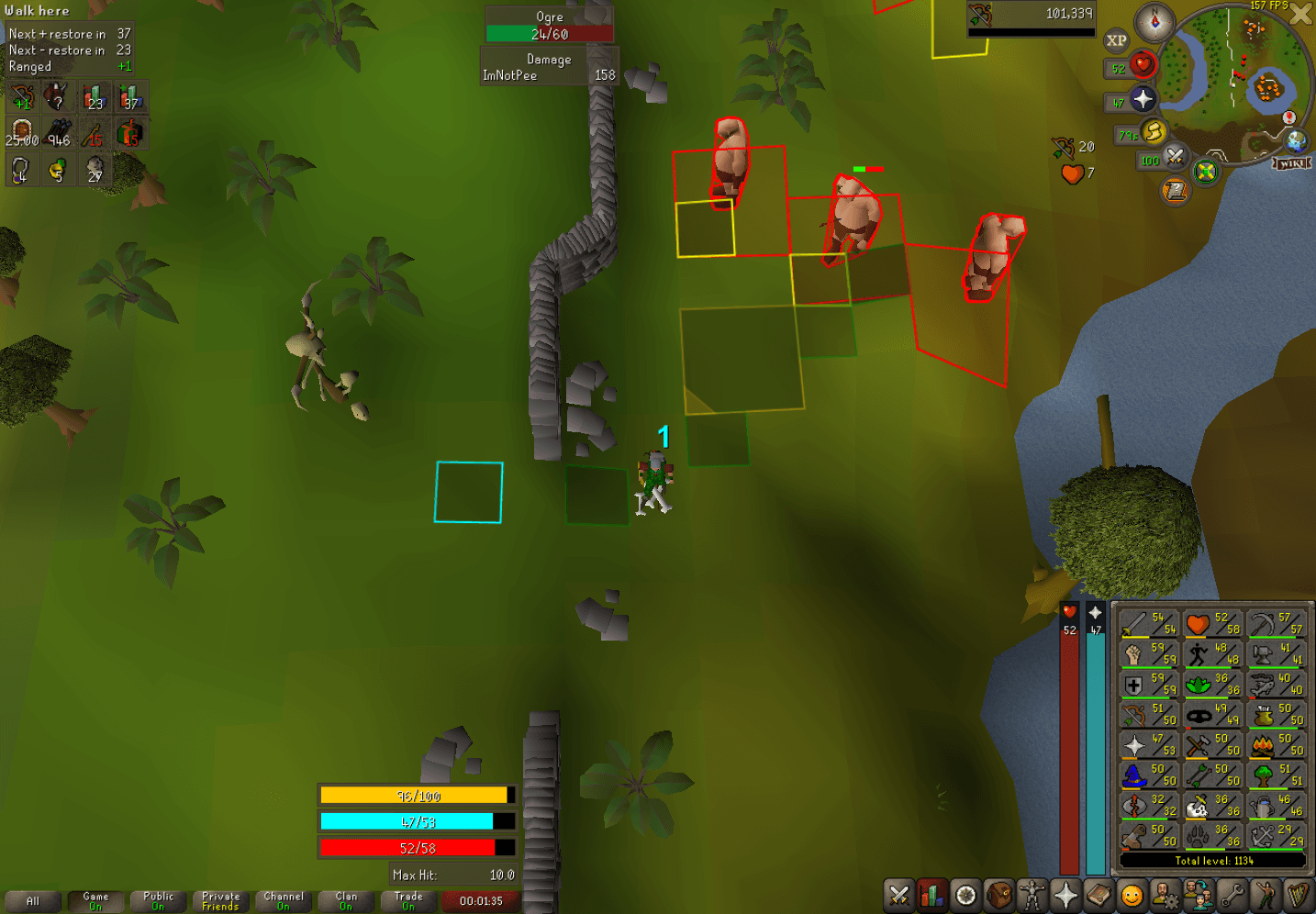1316x914 pixels.
Task: Enable run with the run energy orb
Action: coord(1154,133)
